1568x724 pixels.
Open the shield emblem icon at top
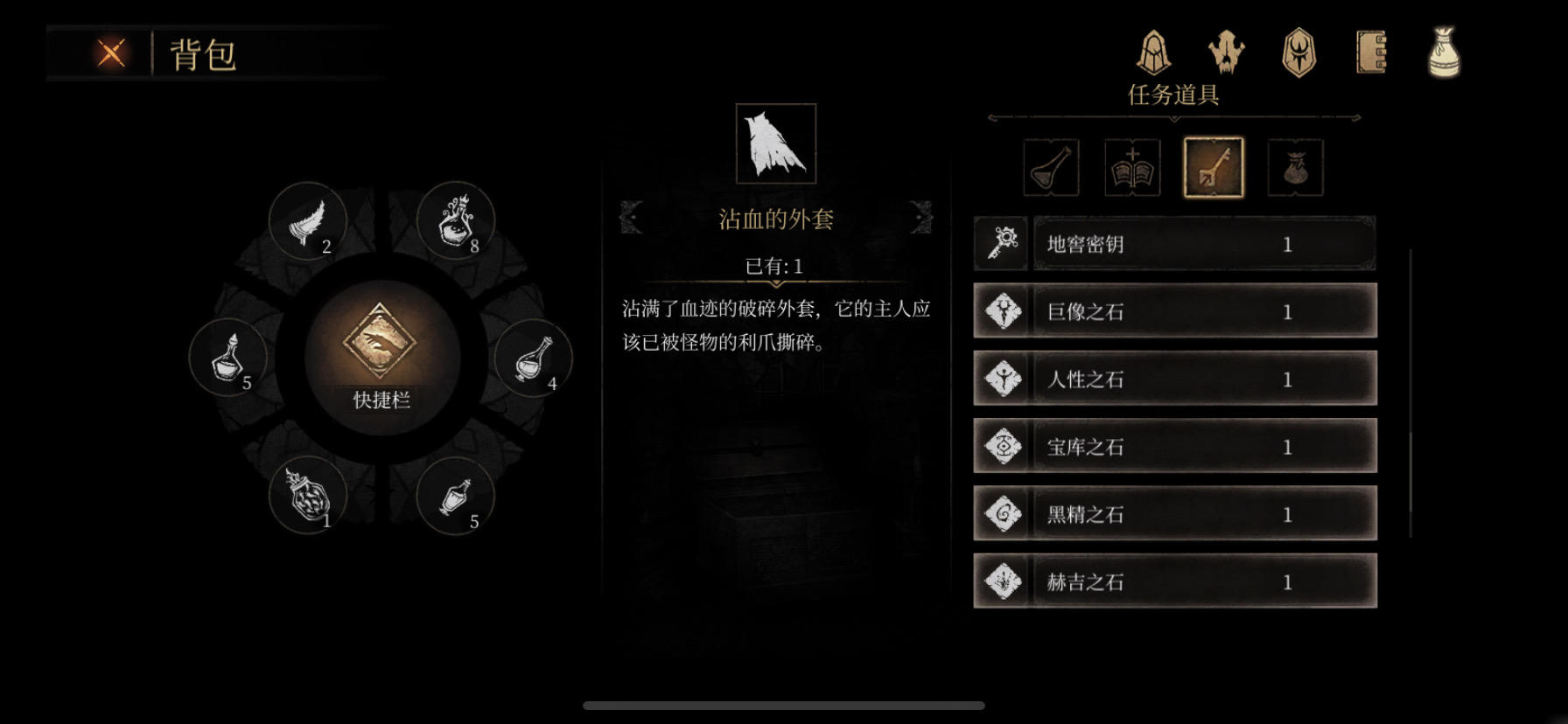[x=1298, y=52]
